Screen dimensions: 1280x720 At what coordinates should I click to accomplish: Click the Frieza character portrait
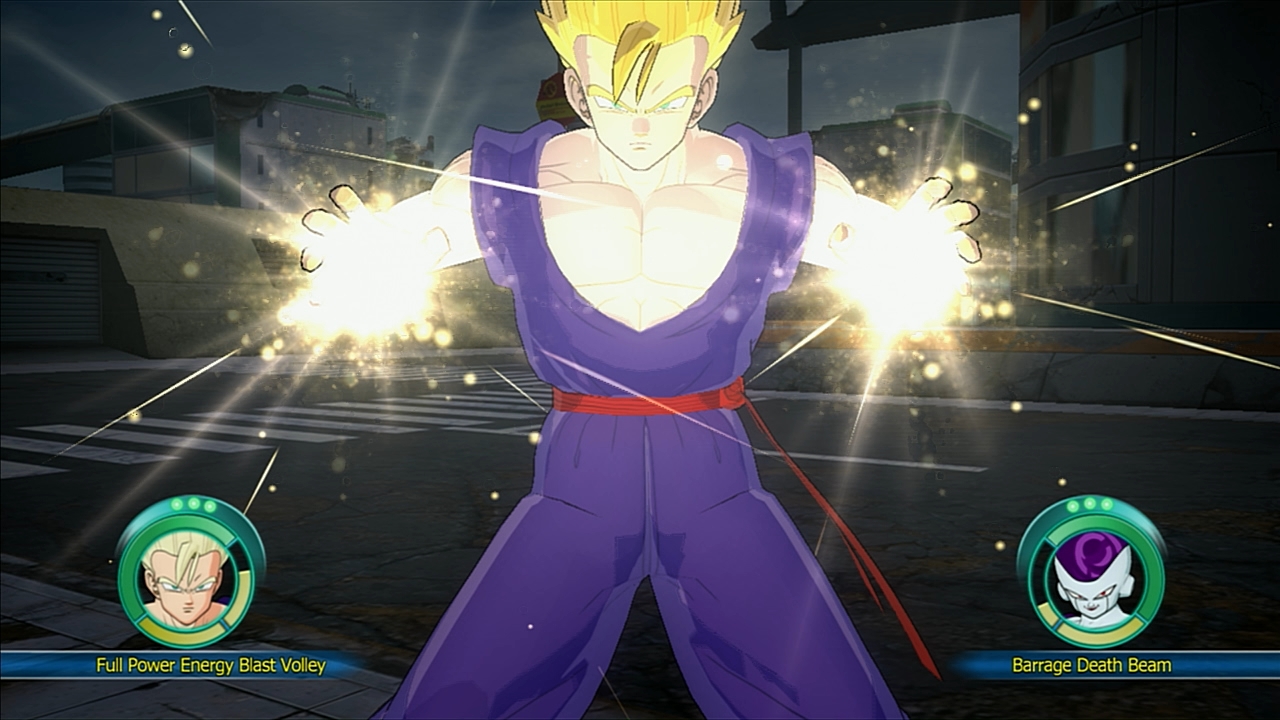[1090, 573]
